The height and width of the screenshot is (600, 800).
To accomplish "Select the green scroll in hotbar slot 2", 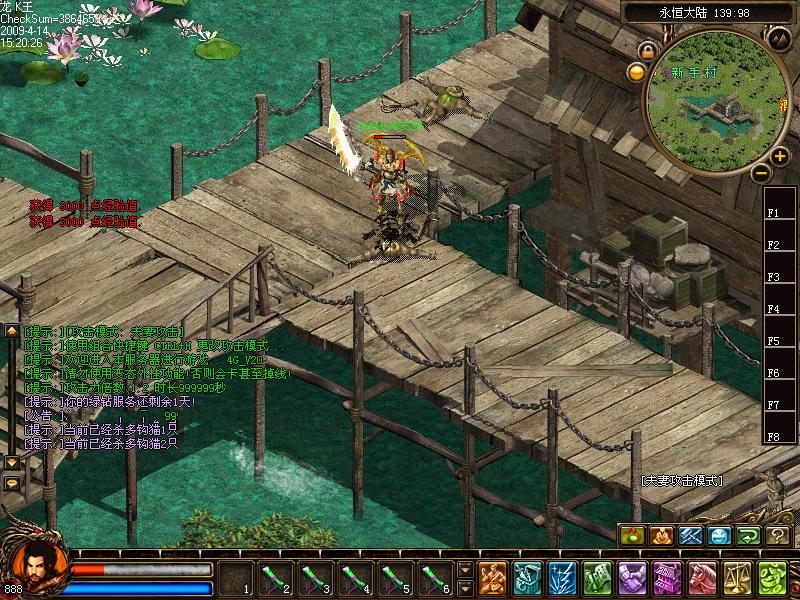I will 275,577.
